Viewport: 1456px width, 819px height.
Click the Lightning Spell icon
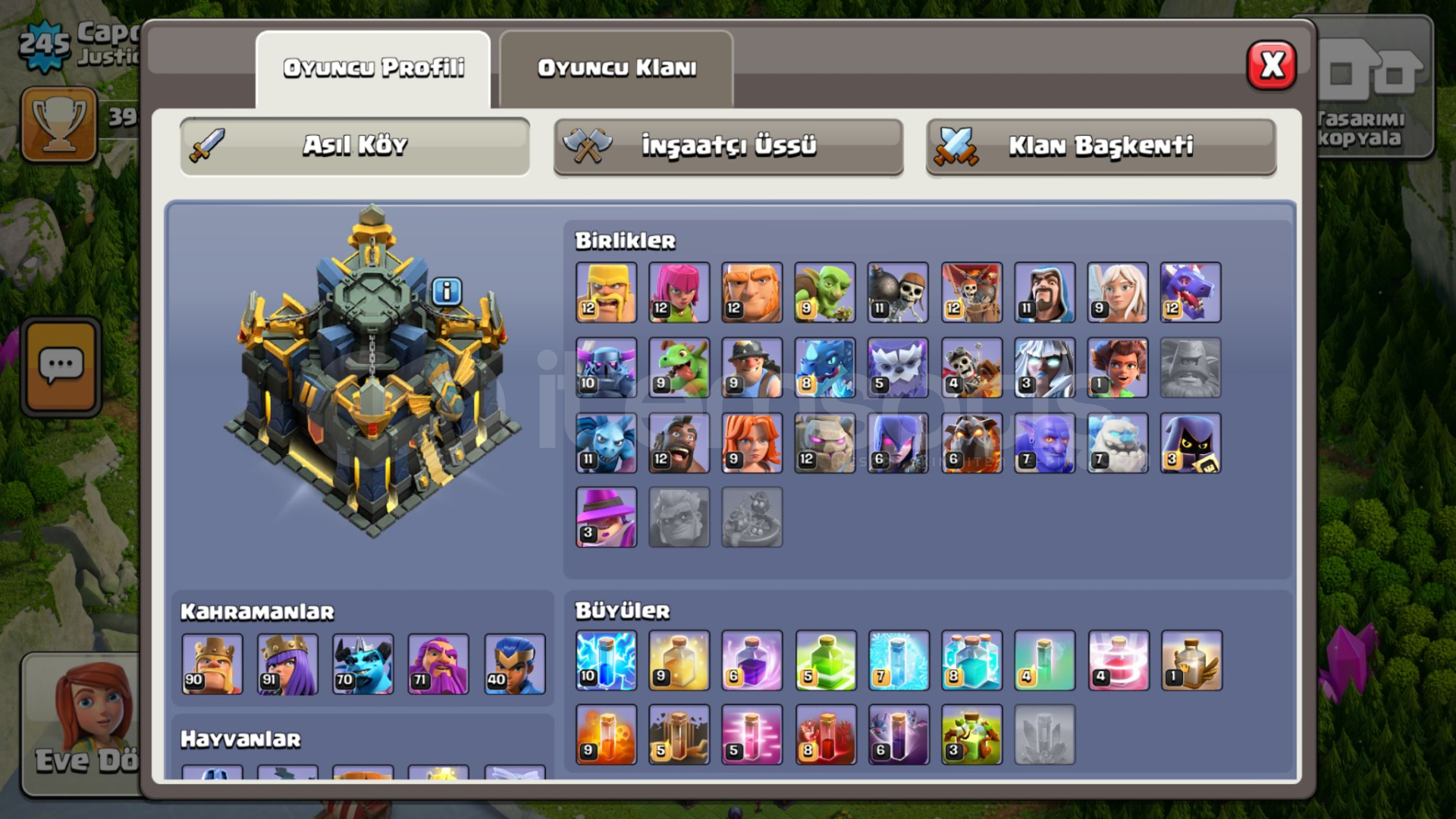point(606,660)
